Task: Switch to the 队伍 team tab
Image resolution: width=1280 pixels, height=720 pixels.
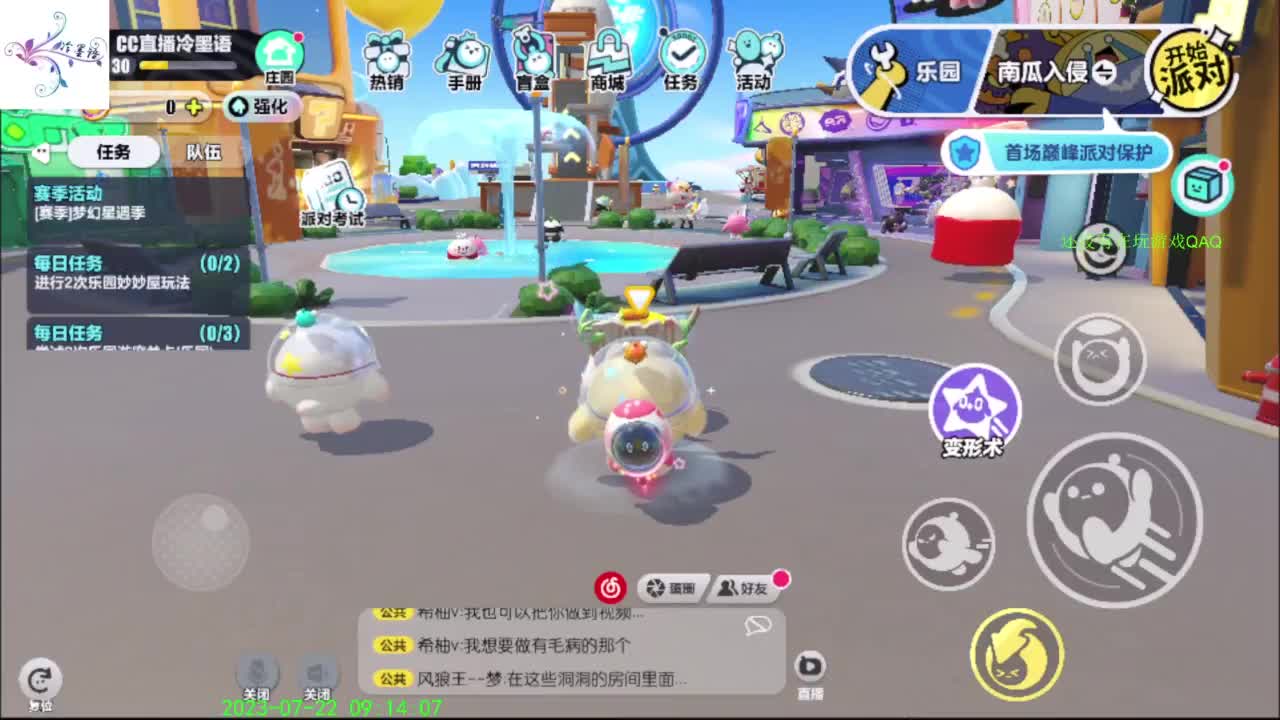Action: [x=205, y=152]
